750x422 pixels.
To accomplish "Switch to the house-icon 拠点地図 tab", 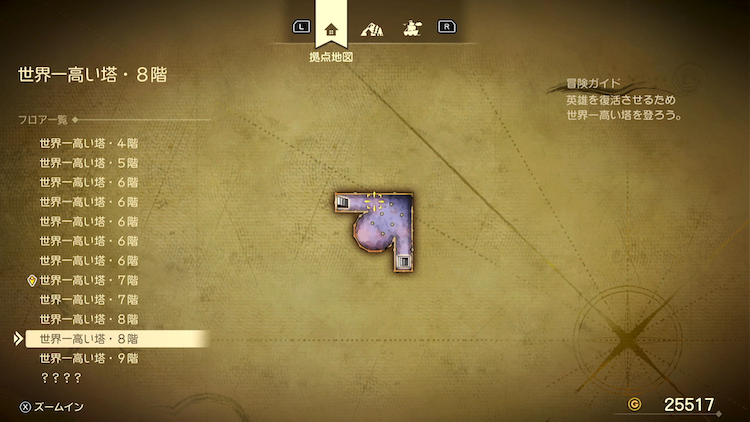I will (331, 28).
